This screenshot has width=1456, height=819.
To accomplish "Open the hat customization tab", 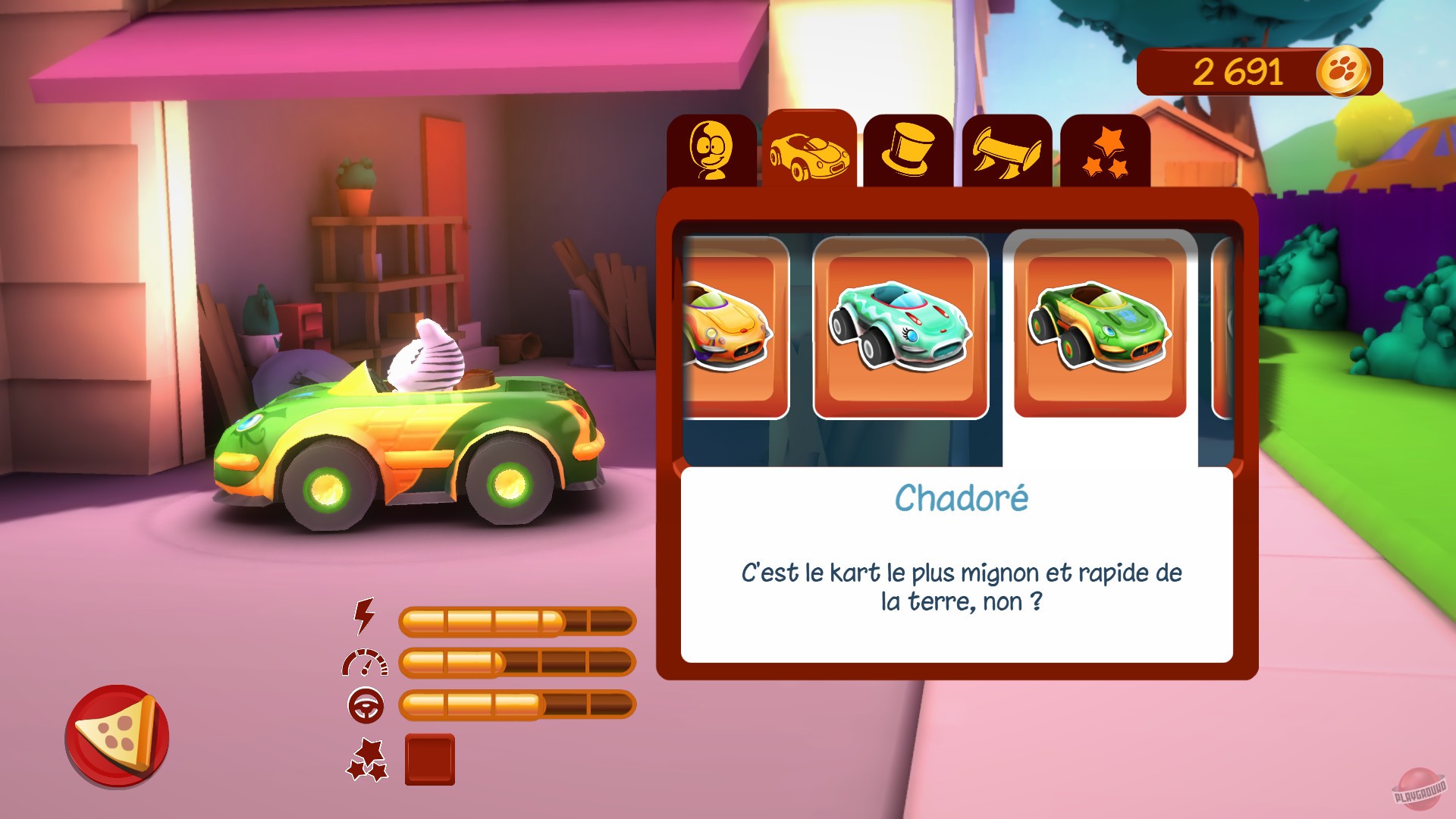I will [908, 150].
